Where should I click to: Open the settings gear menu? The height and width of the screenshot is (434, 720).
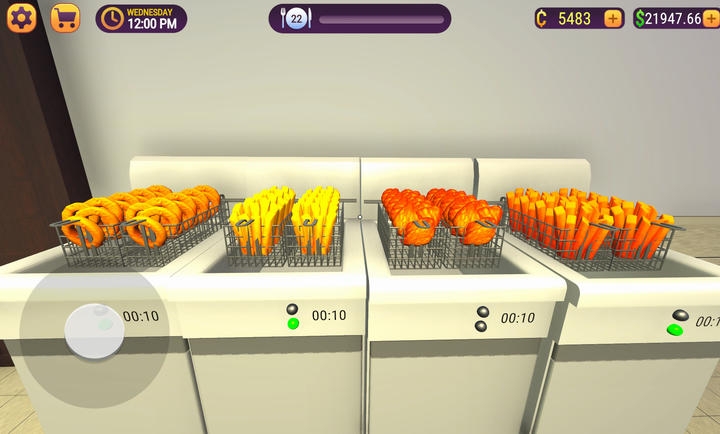point(22,18)
